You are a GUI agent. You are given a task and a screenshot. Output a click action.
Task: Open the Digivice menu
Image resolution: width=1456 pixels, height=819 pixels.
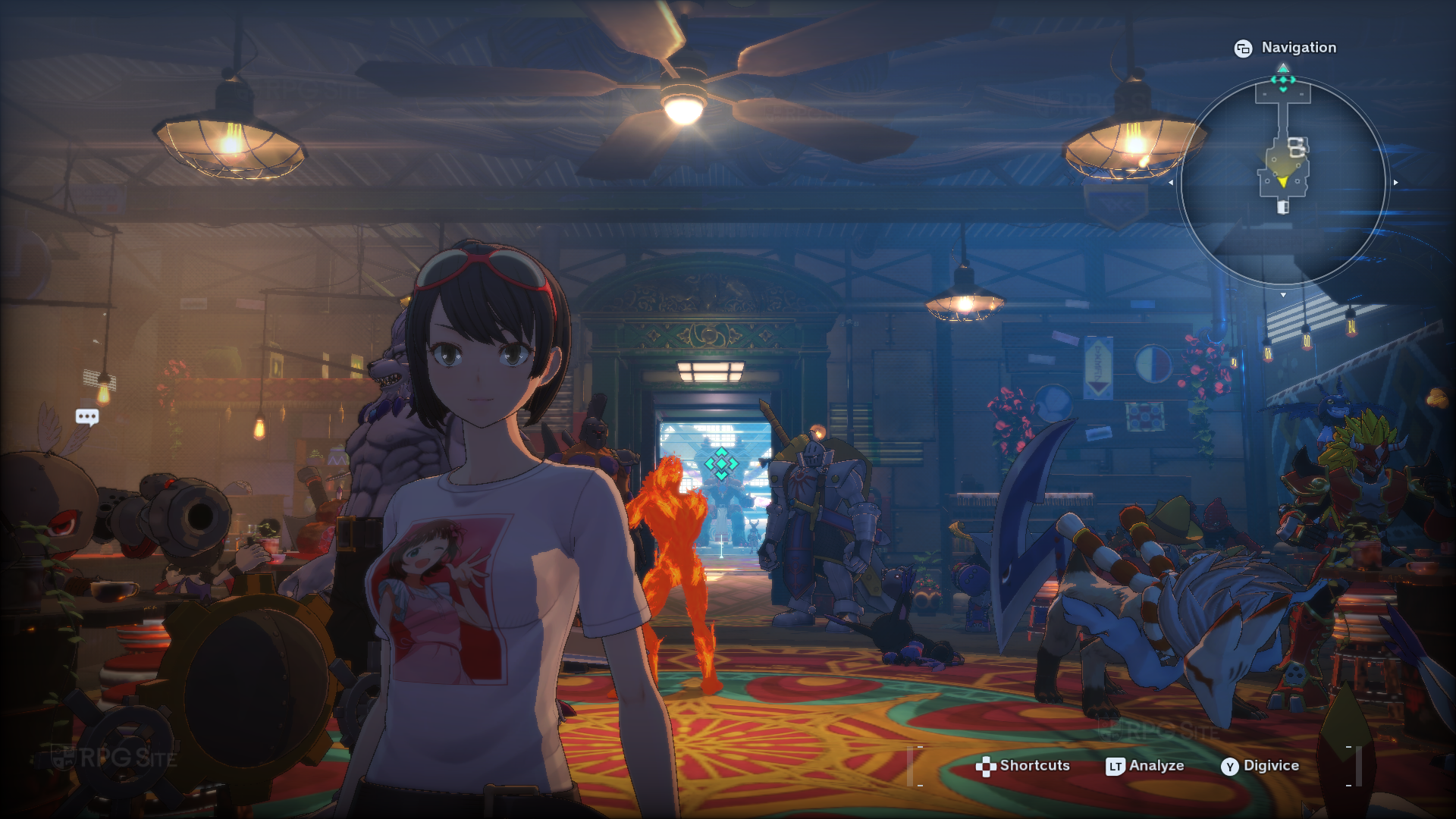(1260, 766)
